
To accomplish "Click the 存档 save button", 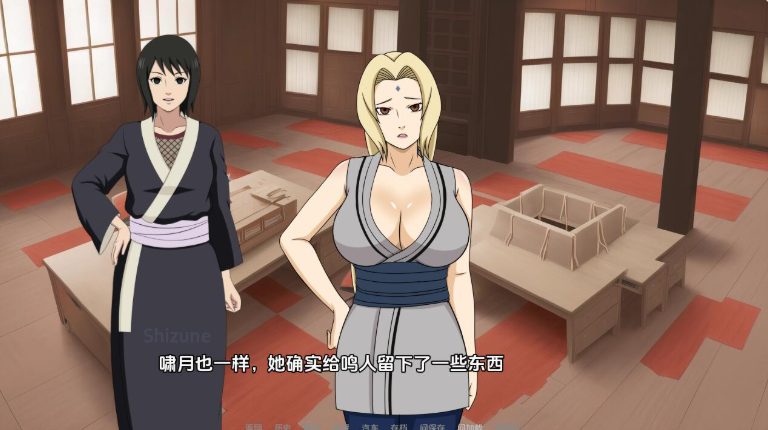I will pos(398,427).
